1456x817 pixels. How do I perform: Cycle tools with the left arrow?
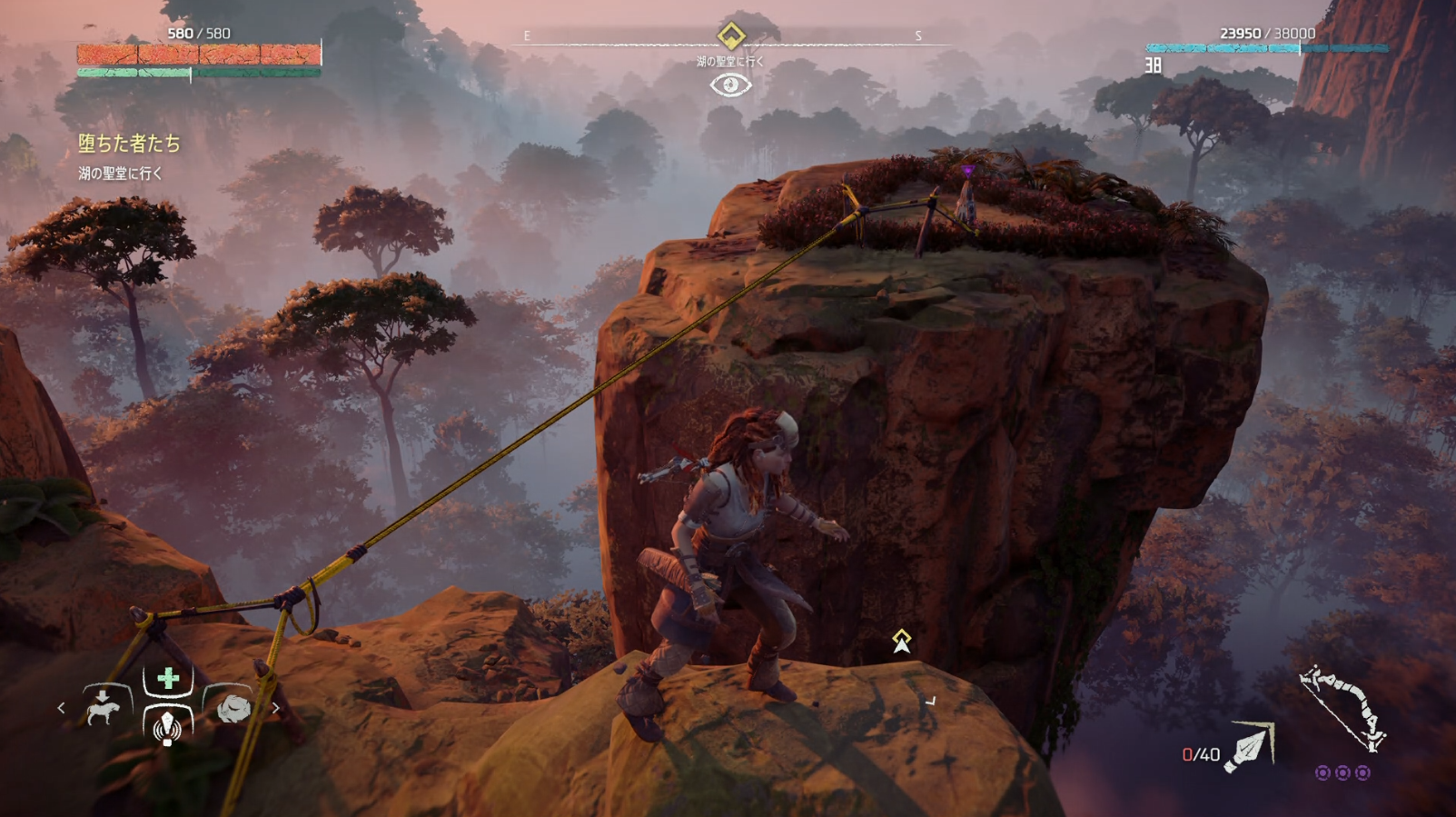tap(61, 707)
